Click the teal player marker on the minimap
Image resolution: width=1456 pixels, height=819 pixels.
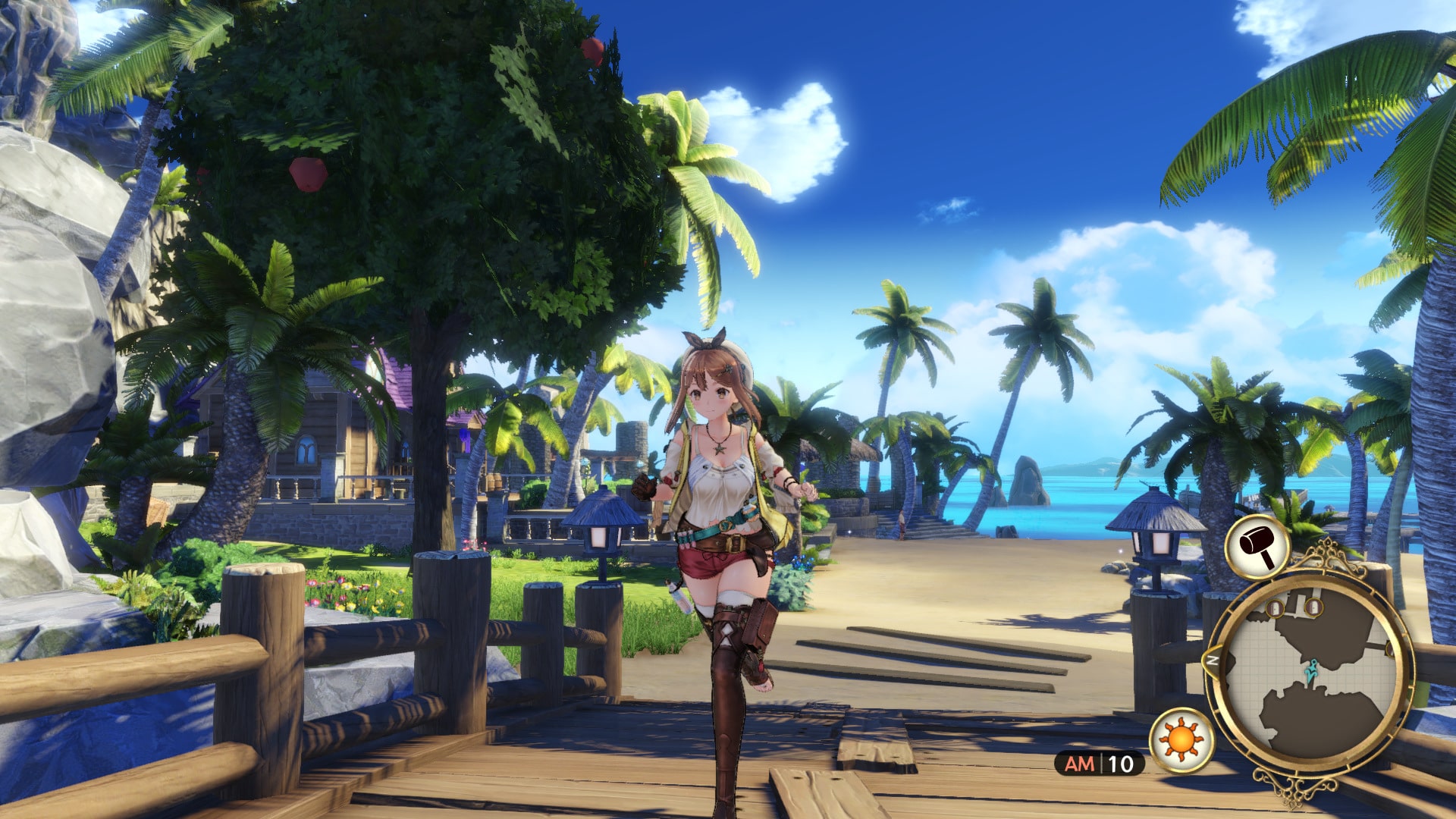pyautogui.click(x=1312, y=670)
